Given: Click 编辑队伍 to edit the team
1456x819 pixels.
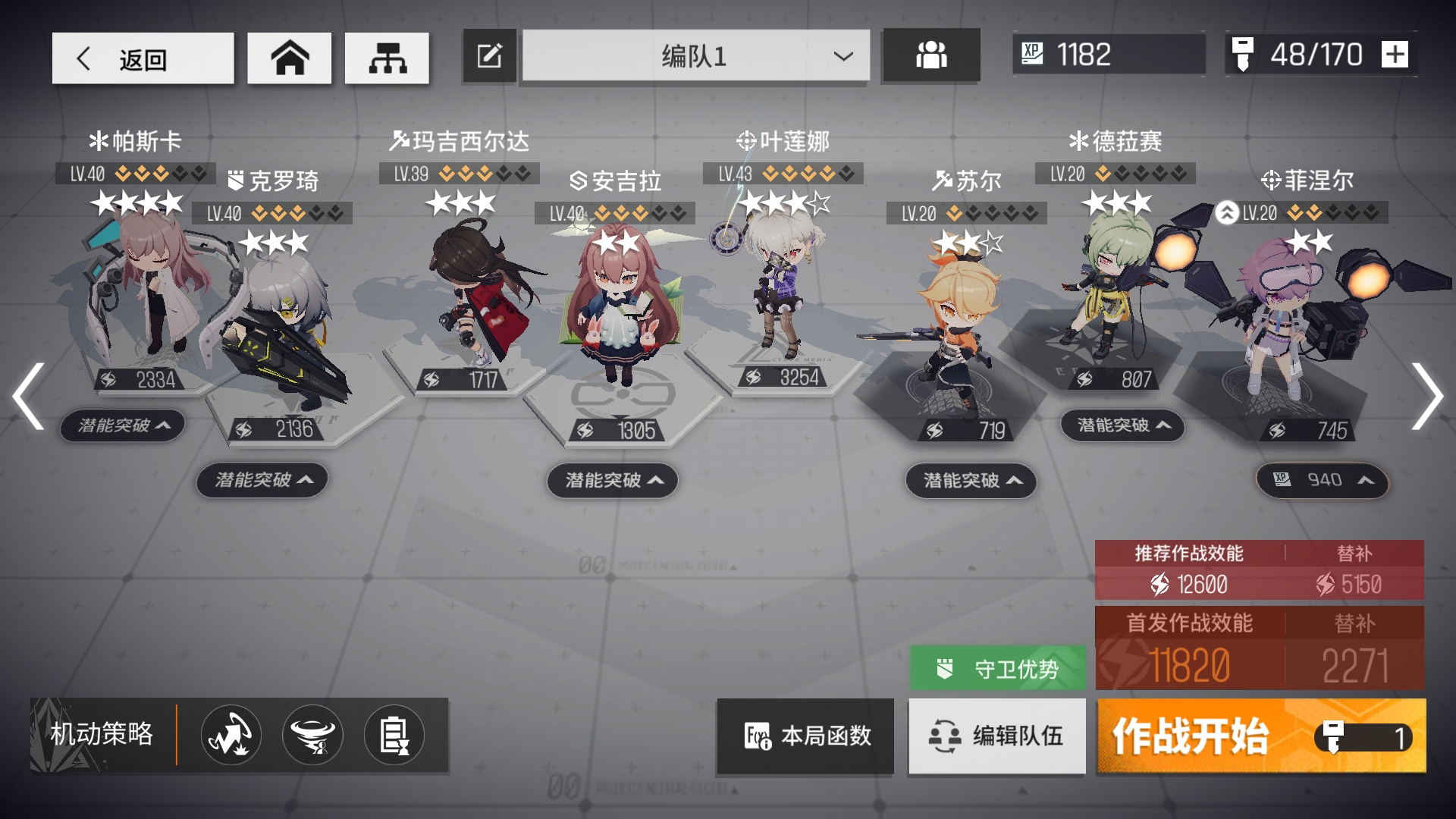Looking at the screenshot, I should coord(996,736).
